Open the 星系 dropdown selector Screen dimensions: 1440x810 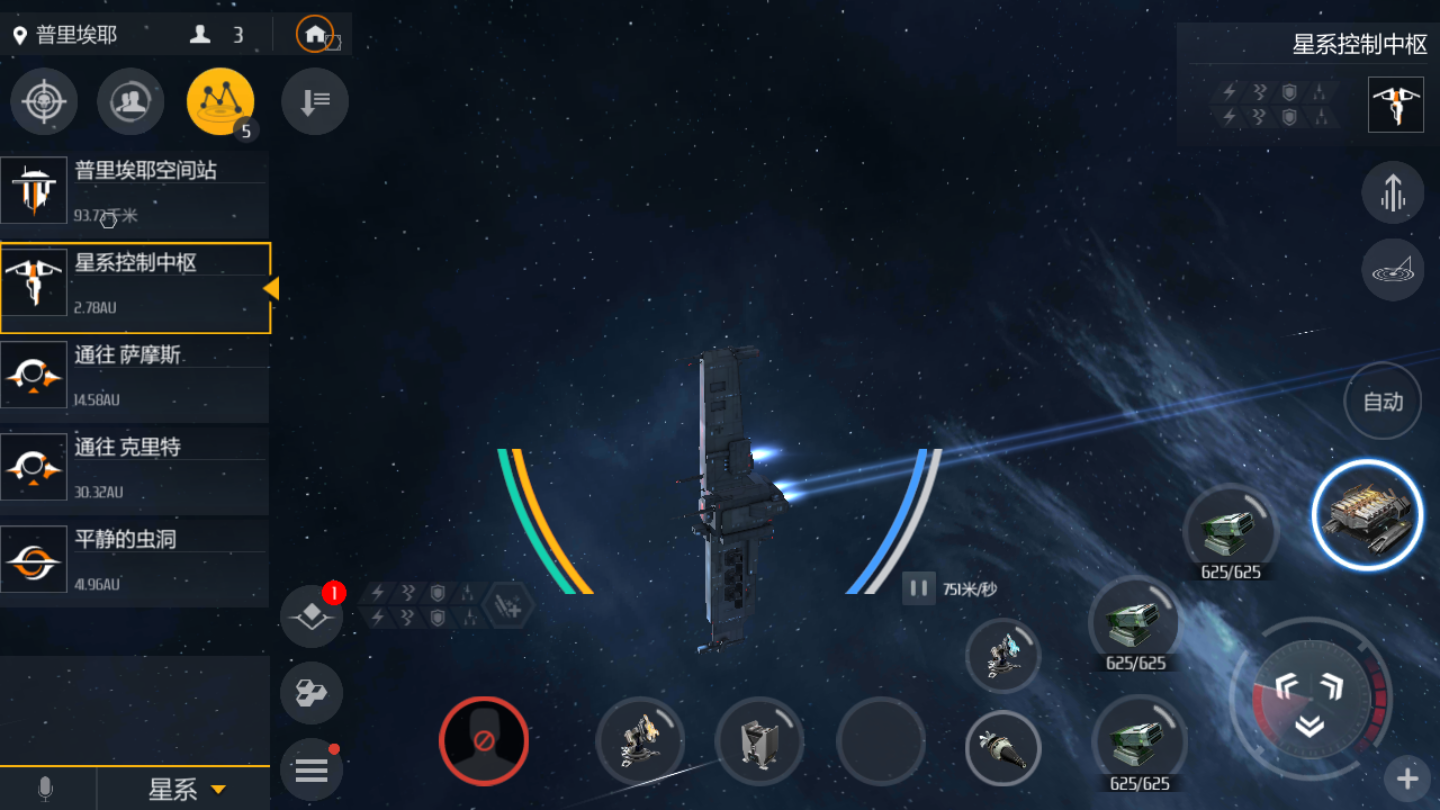(186, 789)
